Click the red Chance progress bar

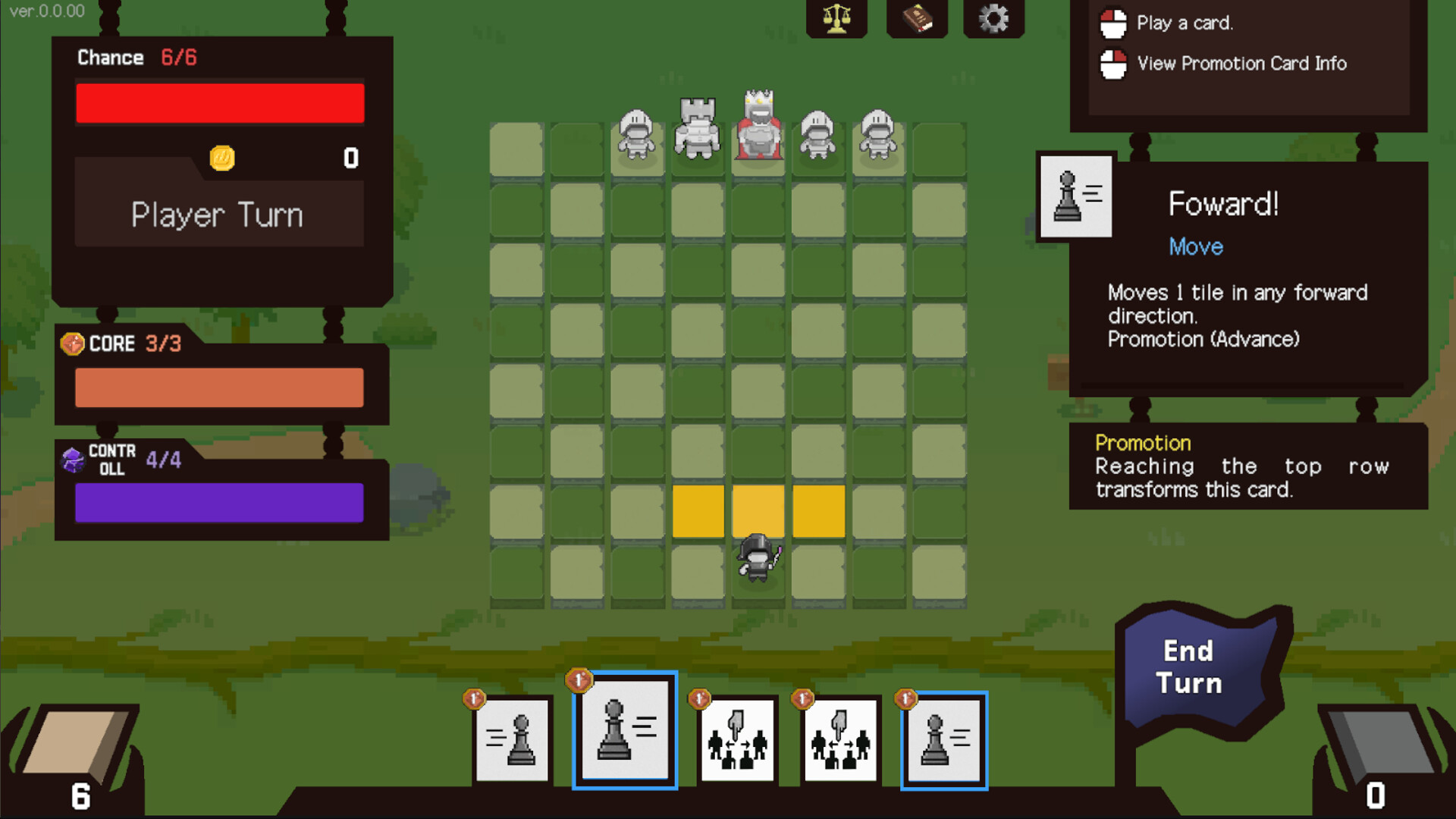[x=219, y=102]
